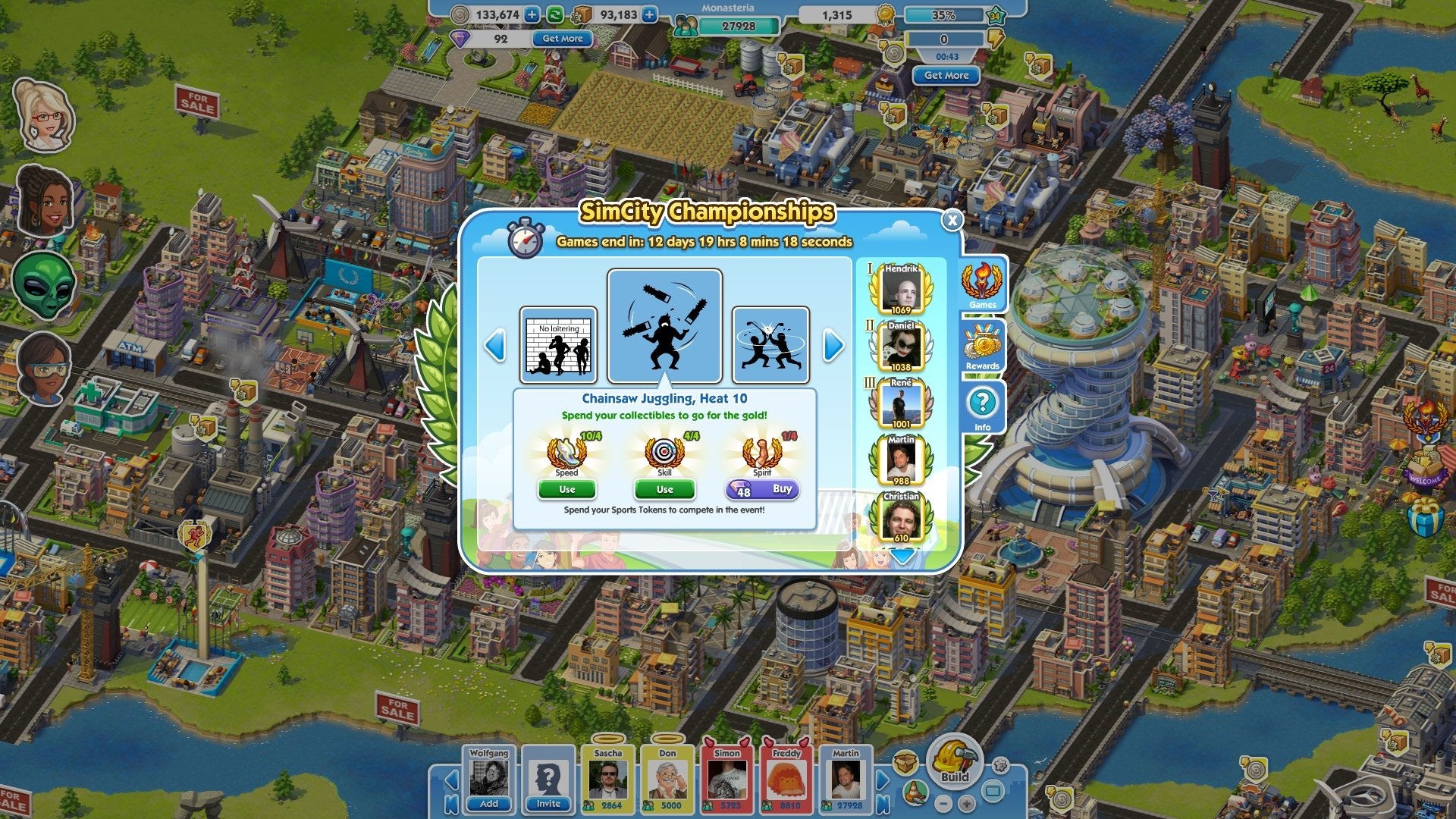Switch to the Rewards tab

981,349
